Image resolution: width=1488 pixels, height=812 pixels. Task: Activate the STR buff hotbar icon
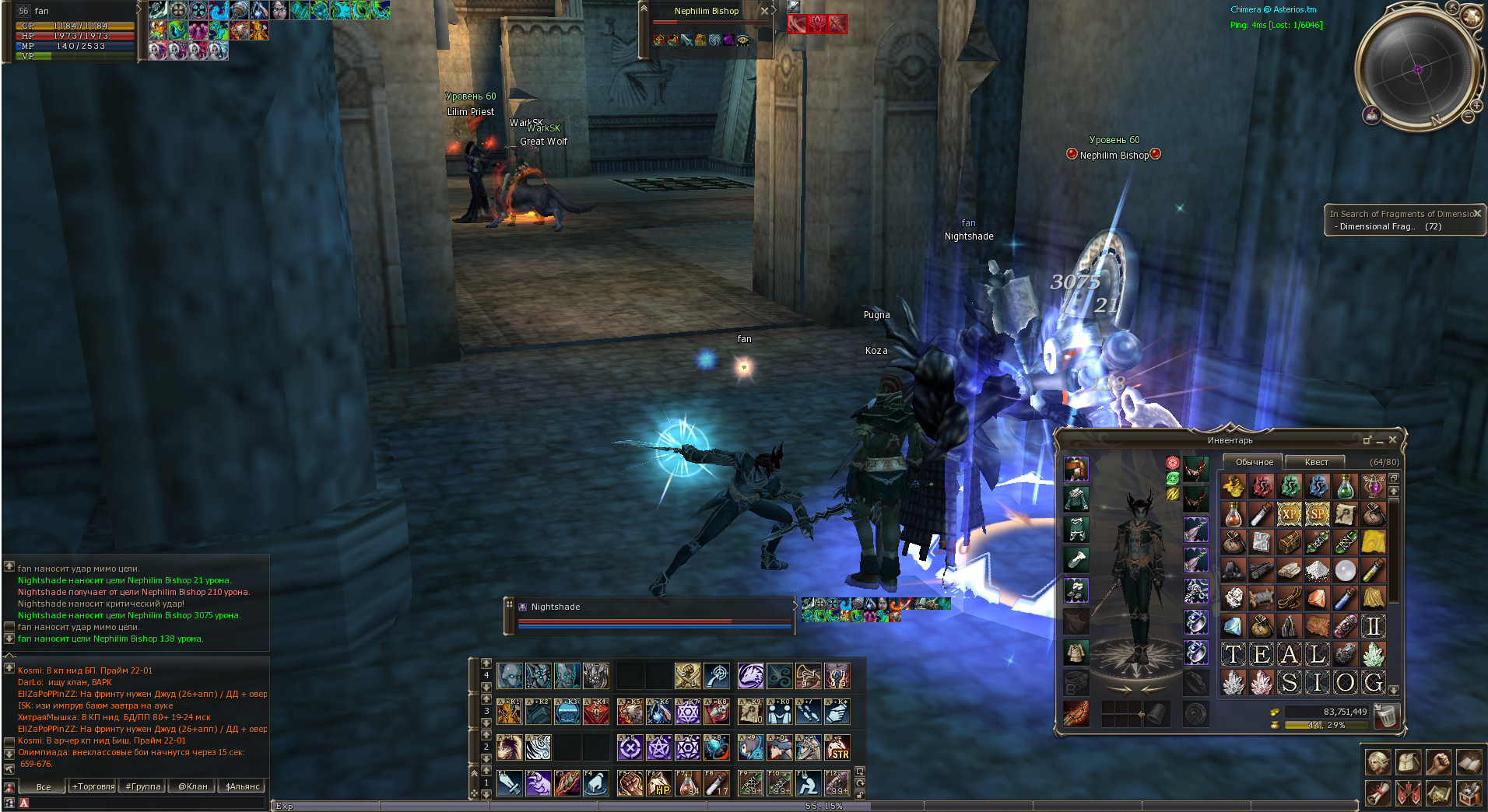click(x=837, y=748)
